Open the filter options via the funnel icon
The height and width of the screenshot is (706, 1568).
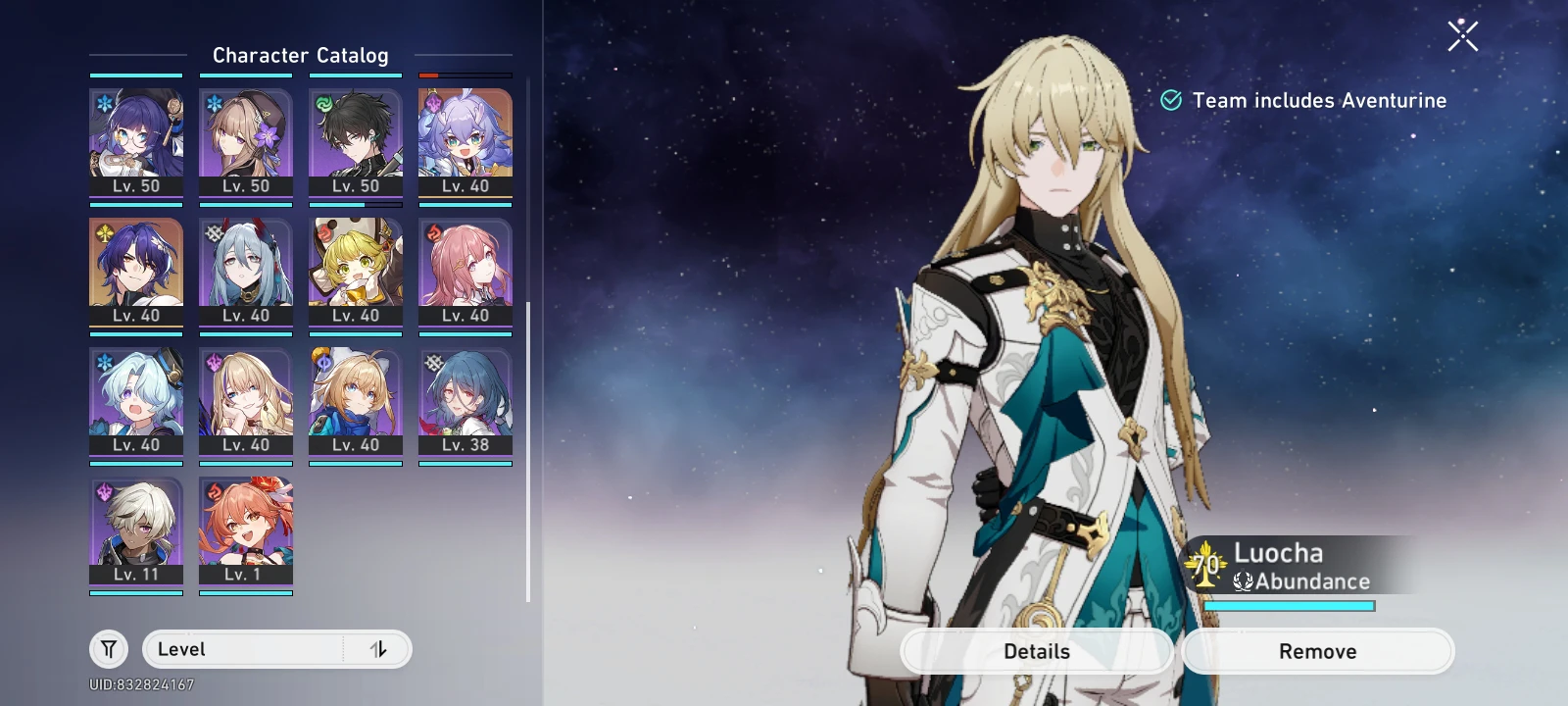click(109, 648)
